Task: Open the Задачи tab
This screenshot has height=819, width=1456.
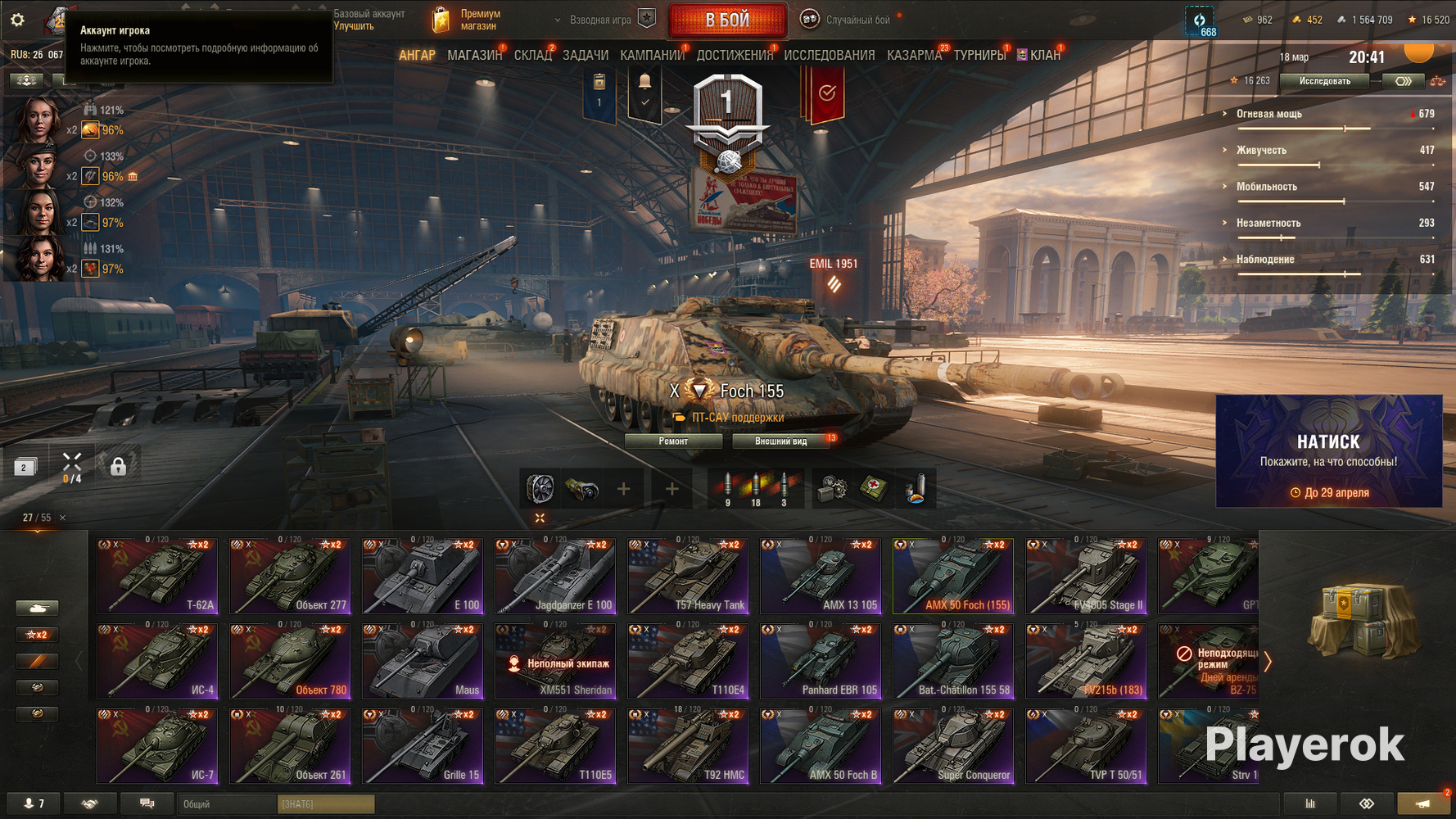Action: tap(585, 55)
